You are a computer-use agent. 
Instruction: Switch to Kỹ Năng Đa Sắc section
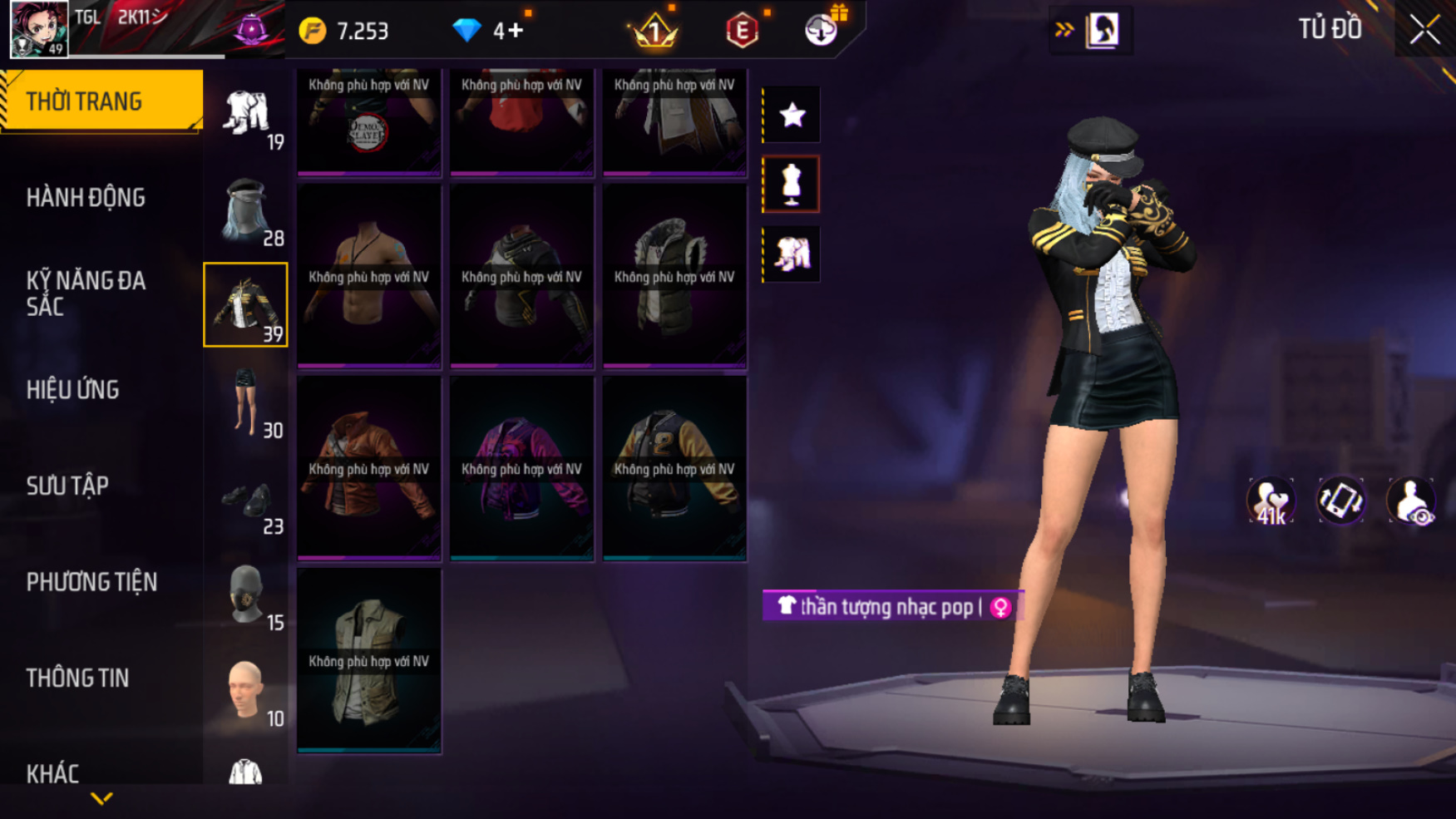coord(86,294)
